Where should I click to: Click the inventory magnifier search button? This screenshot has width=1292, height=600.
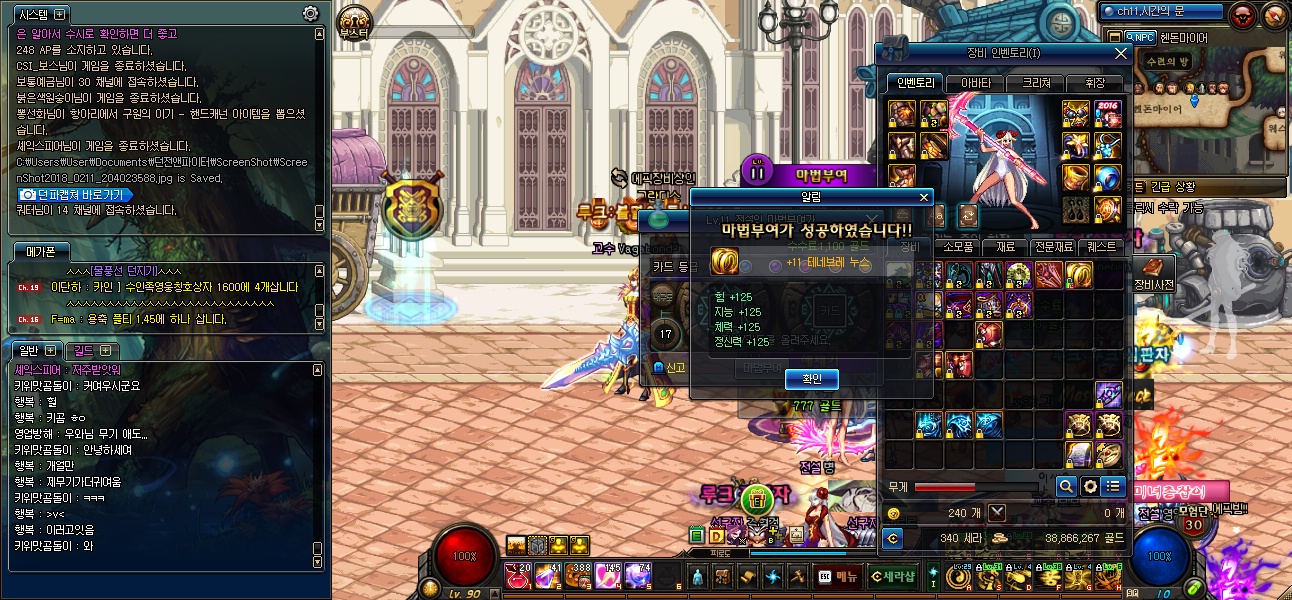point(1066,486)
